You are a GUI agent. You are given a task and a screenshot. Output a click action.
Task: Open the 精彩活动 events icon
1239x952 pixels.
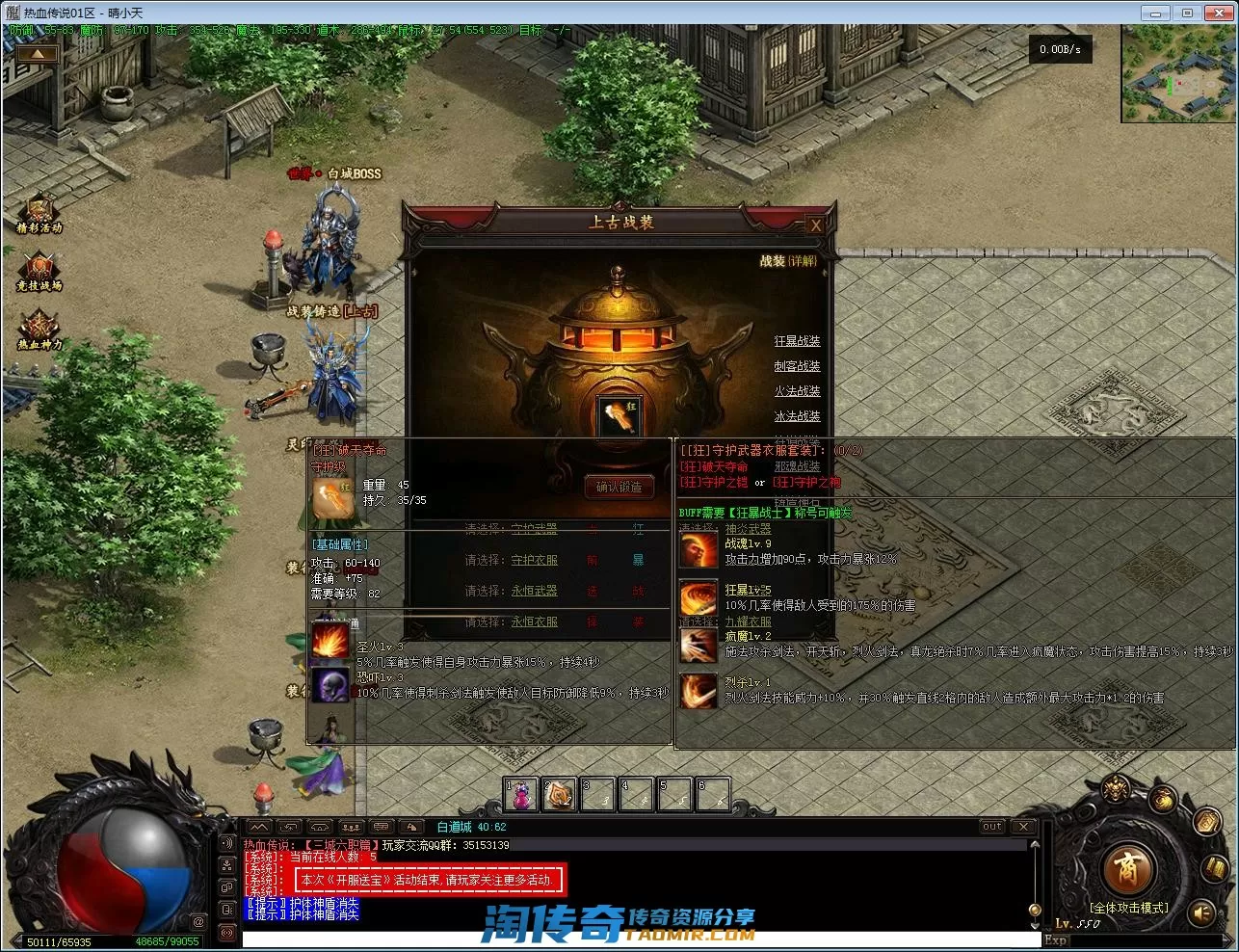click(x=40, y=212)
